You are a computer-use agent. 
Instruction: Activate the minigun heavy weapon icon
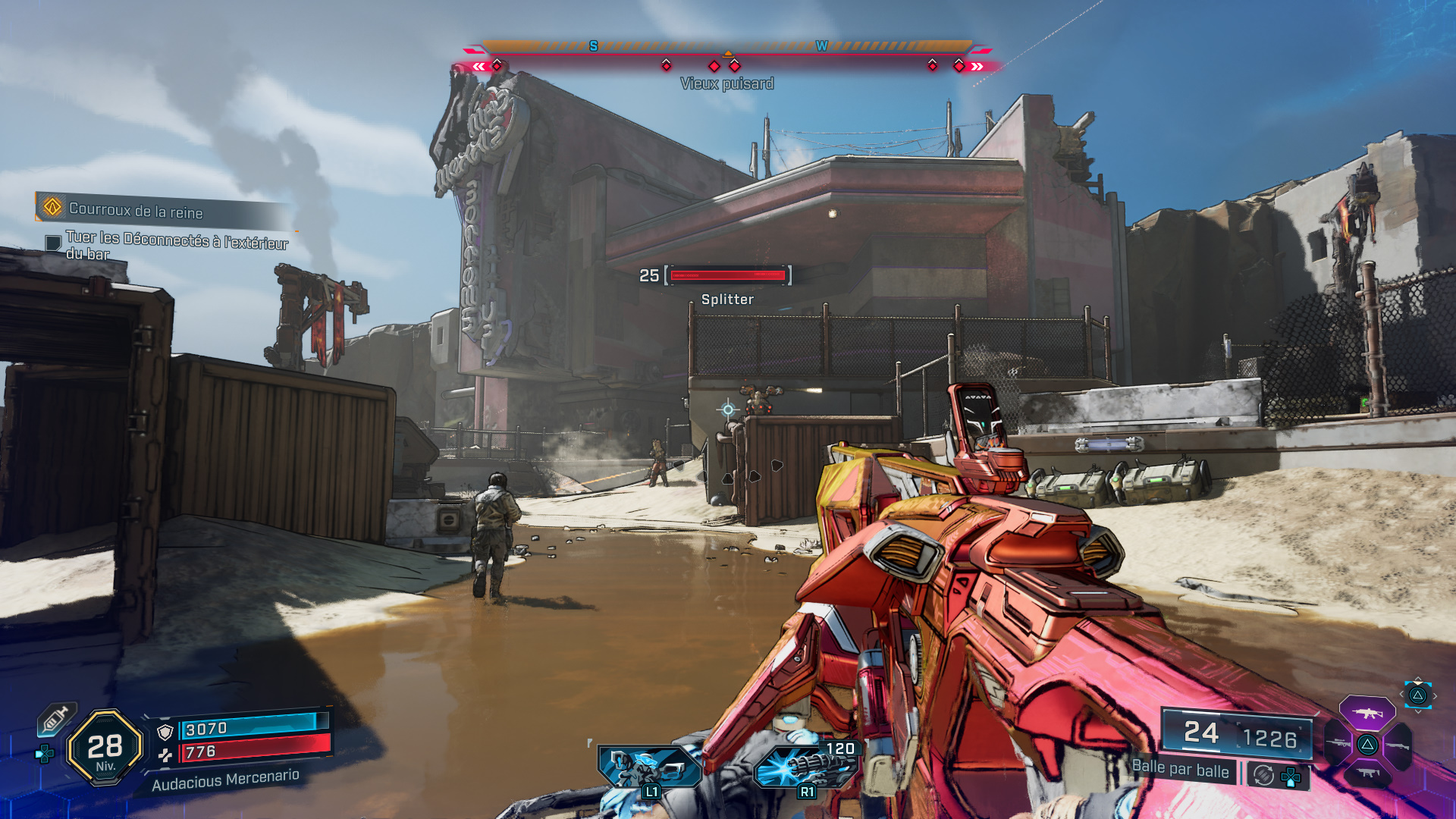pos(805,766)
